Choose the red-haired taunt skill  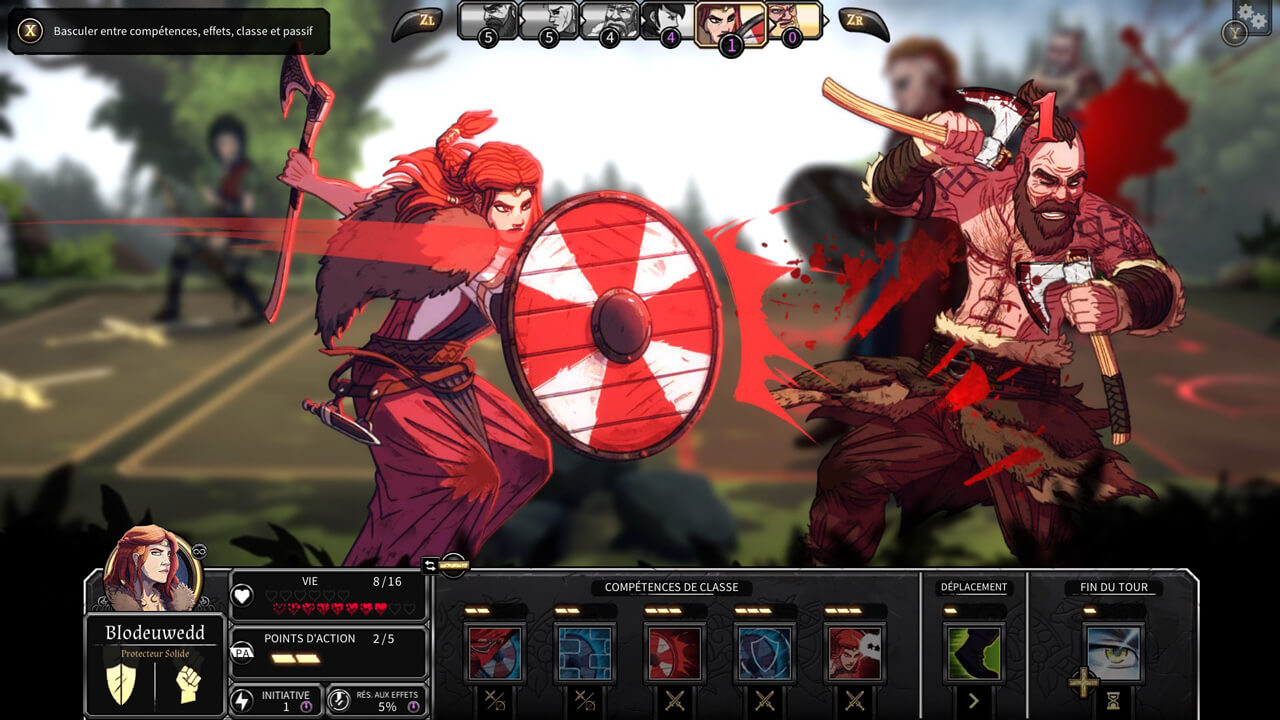(x=855, y=653)
